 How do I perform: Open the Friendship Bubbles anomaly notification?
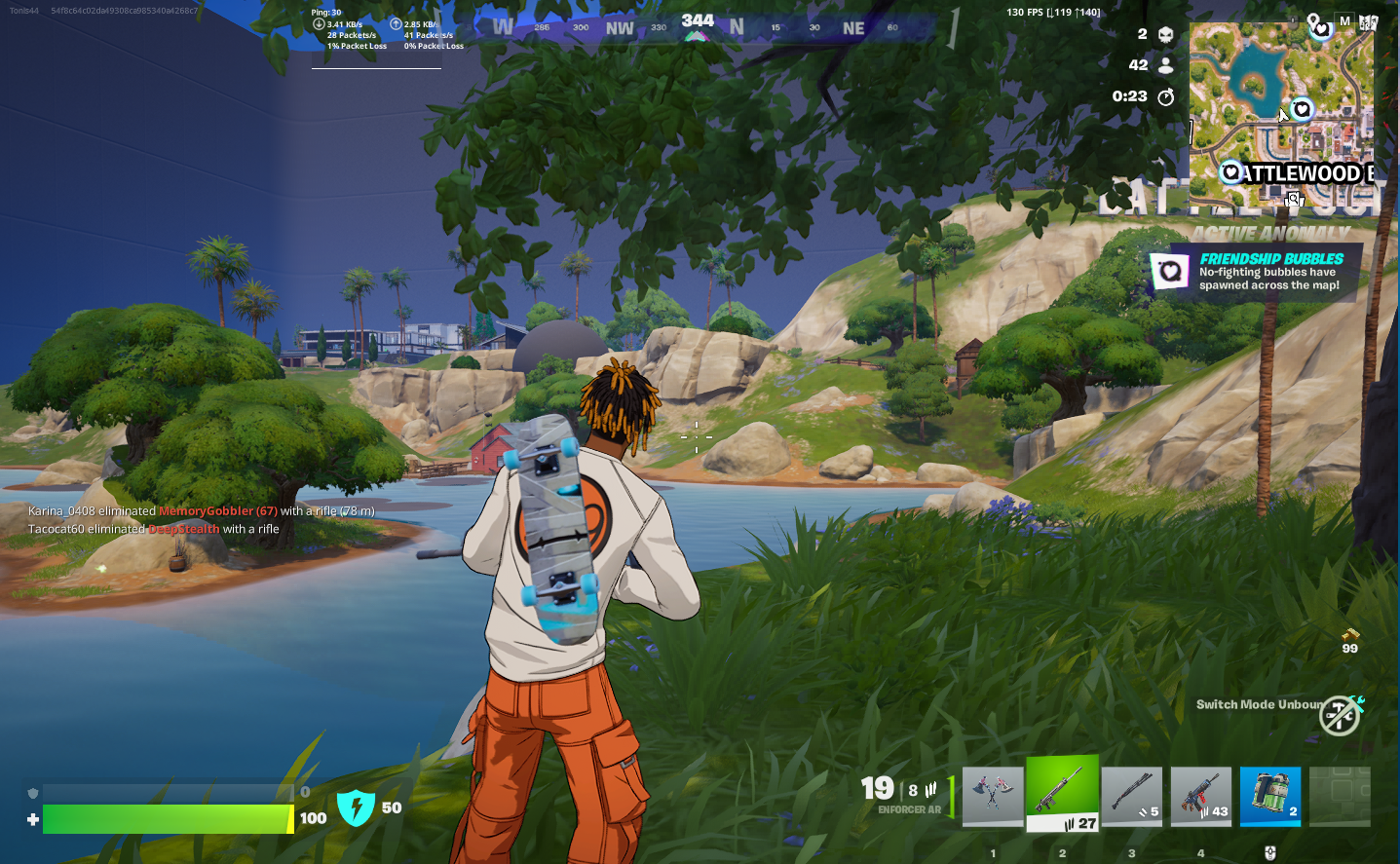point(1255,272)
